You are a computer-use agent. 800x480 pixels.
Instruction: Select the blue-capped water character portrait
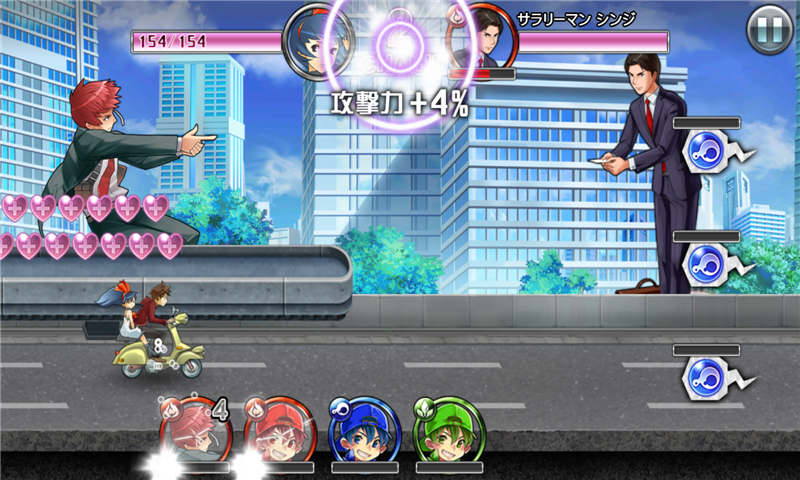[364, 431]
